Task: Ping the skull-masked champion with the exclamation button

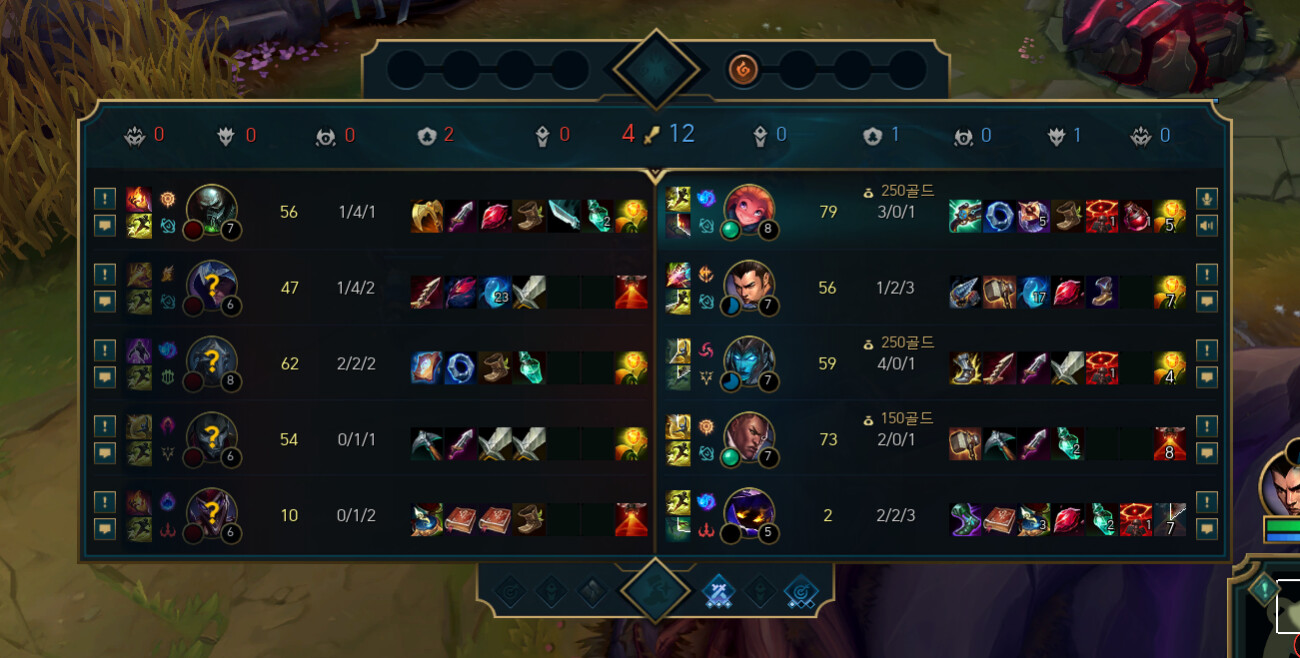Action: (105, 199)
